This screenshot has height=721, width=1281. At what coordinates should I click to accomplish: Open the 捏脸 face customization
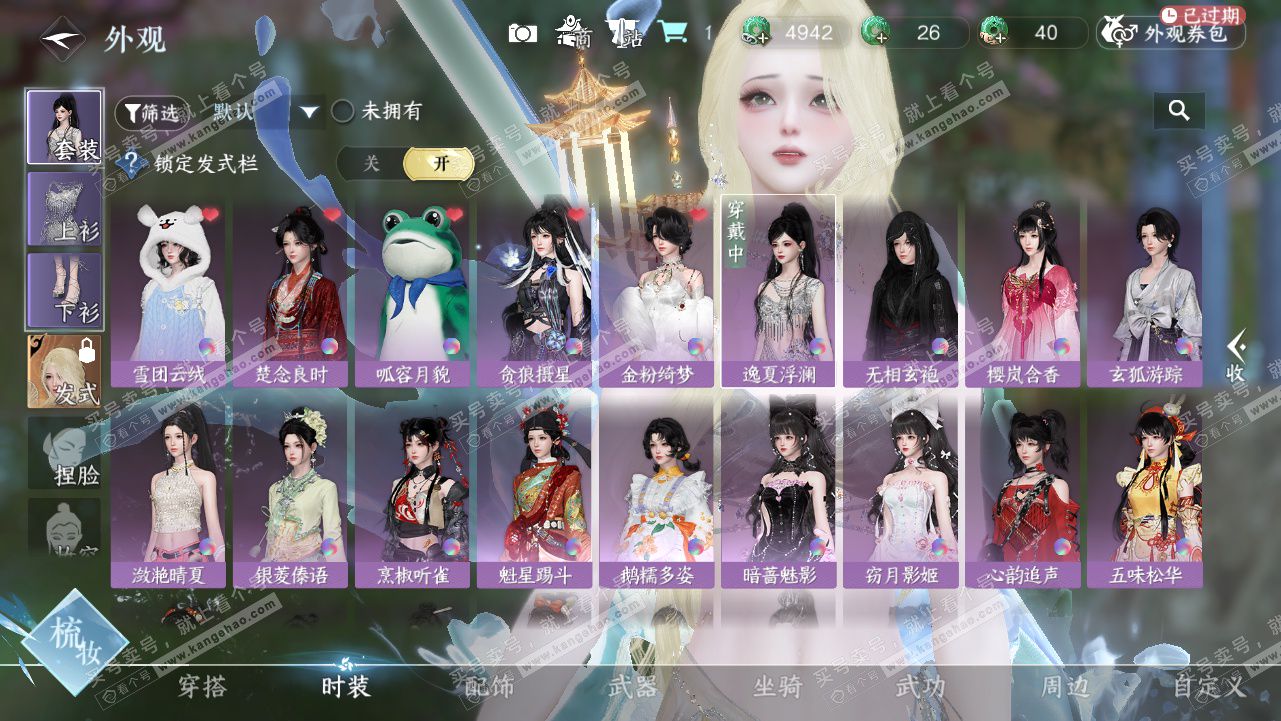(x=65, y=453)
